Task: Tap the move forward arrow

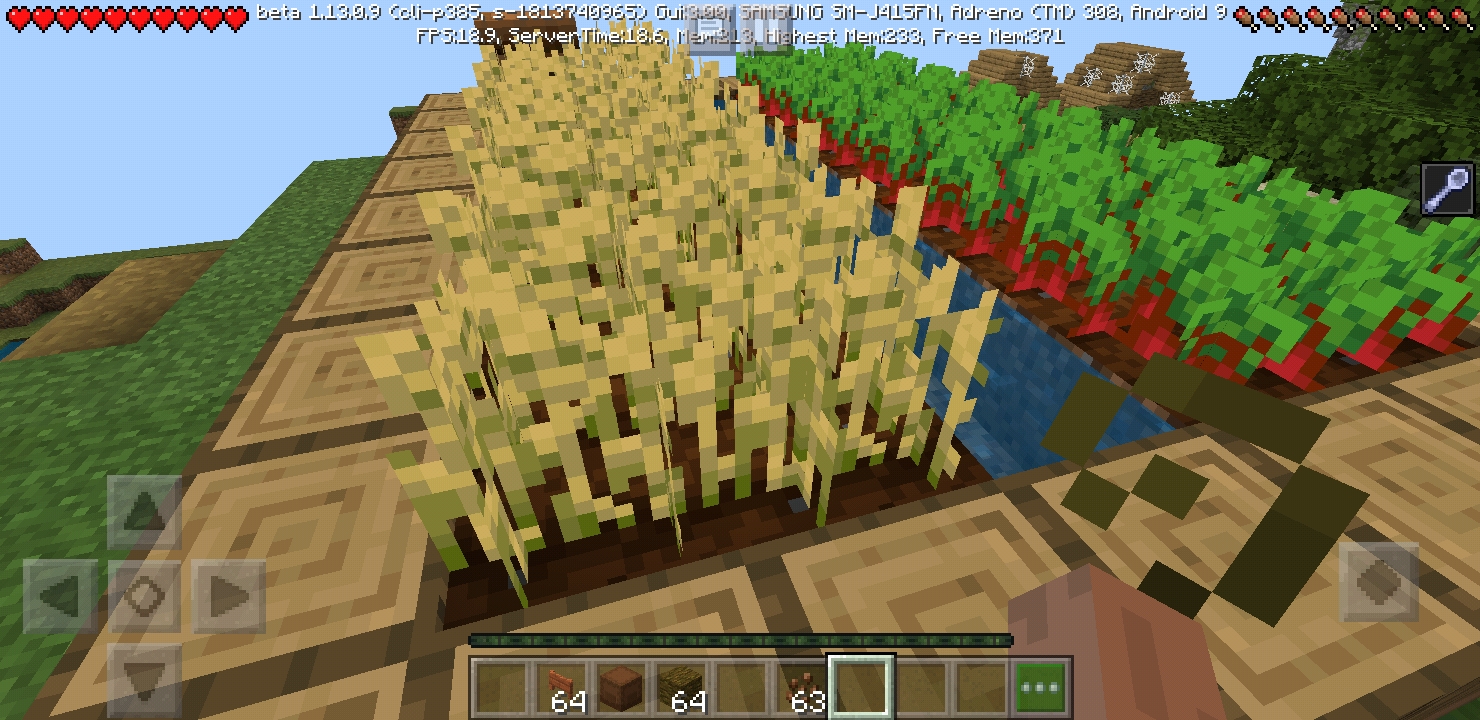Action: coord(144,512)
